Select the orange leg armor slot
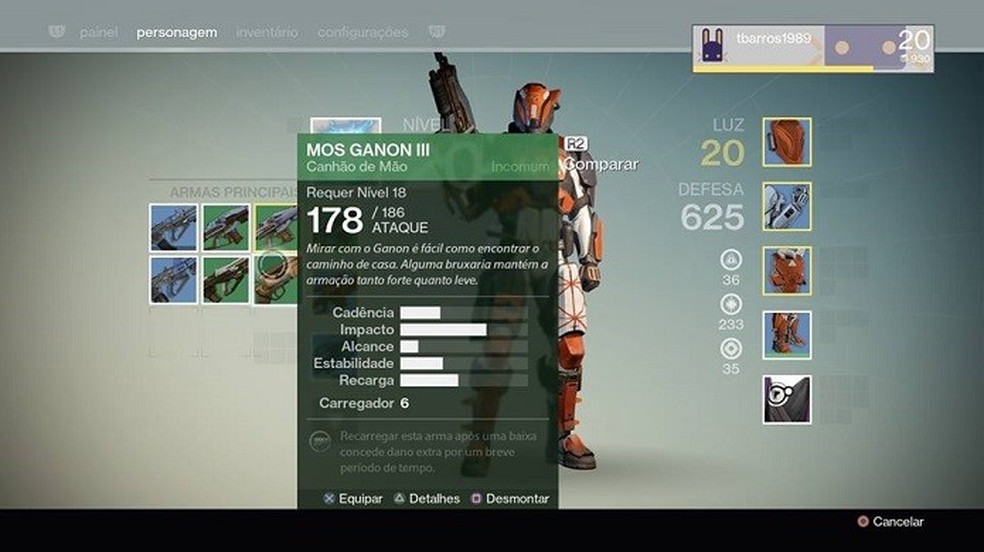The image size is (984, 552). (x=787, y=335)
